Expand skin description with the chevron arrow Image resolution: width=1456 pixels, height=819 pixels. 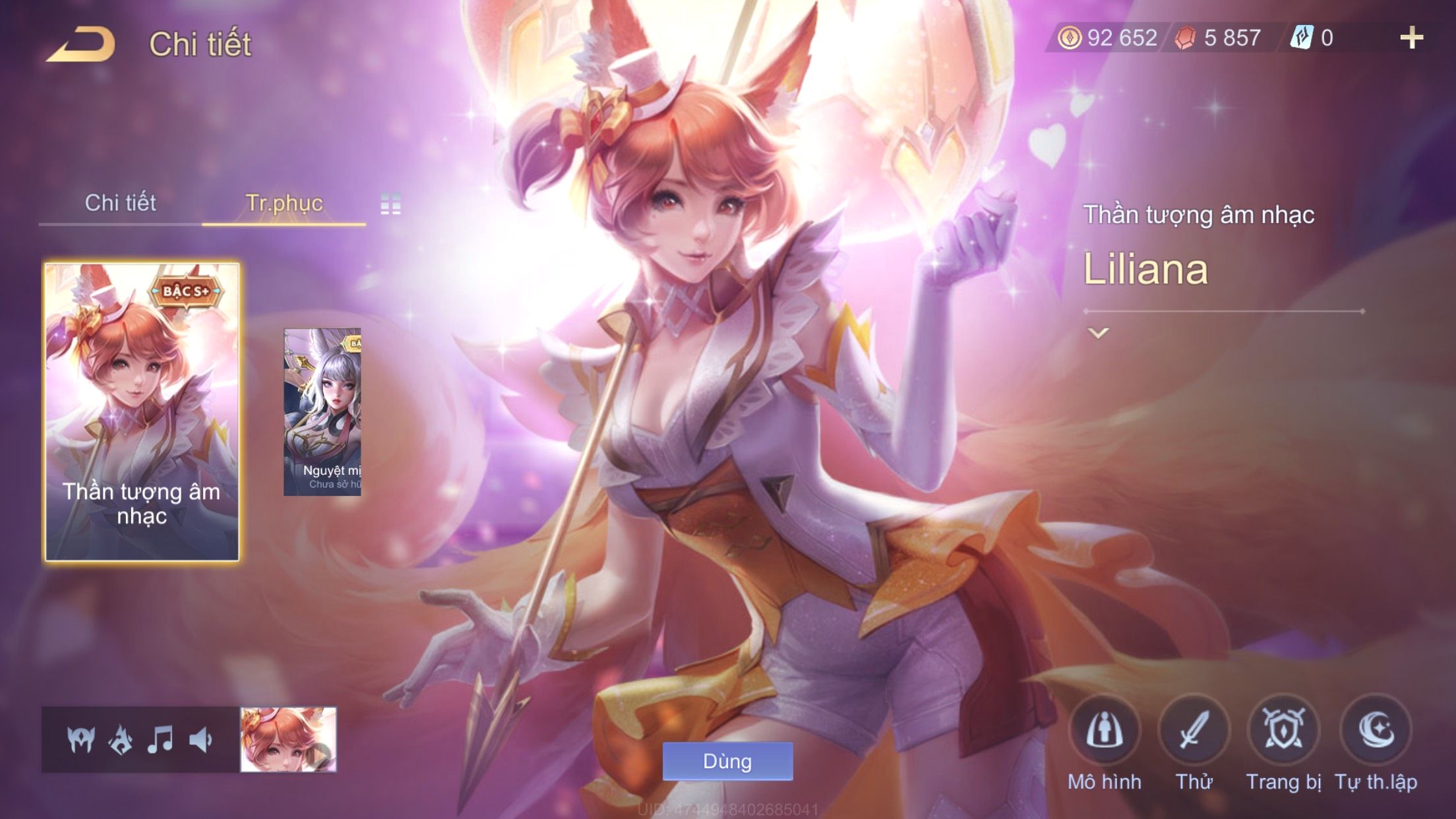click(x=1098, y=333)
